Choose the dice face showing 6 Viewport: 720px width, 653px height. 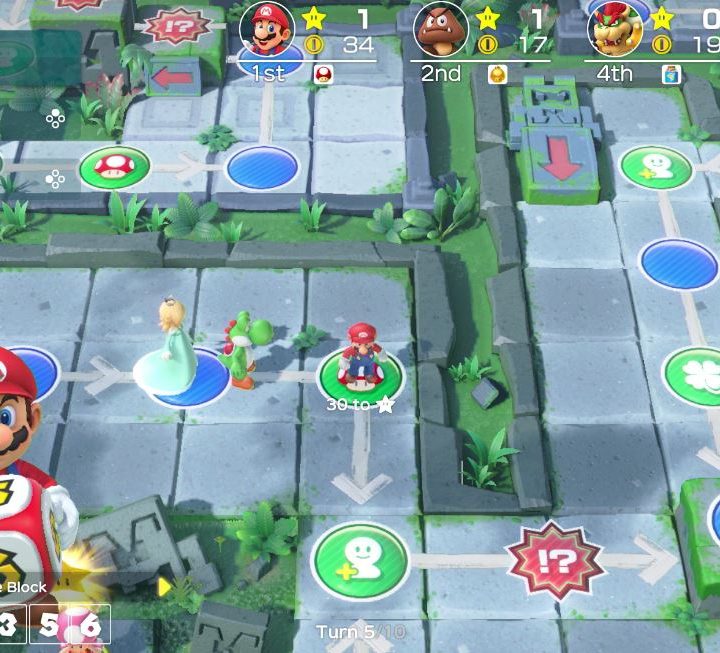[x=91, y=627]
